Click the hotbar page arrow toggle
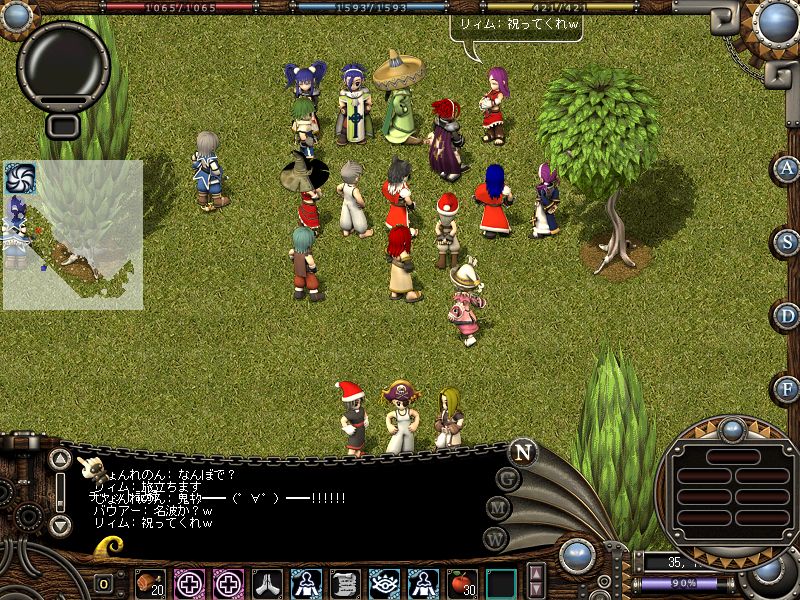 (x=536, y=581)
